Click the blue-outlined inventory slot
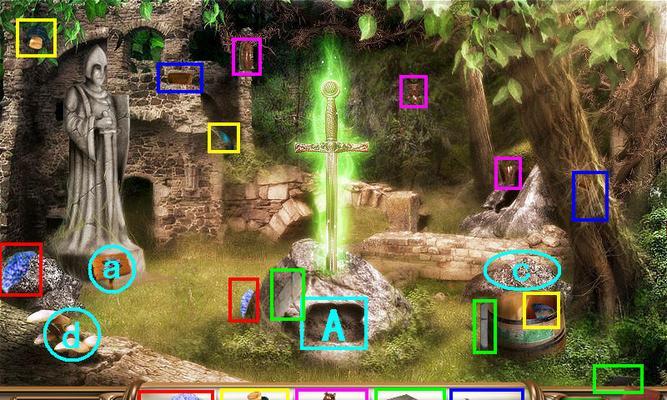 tap(486, 395)
